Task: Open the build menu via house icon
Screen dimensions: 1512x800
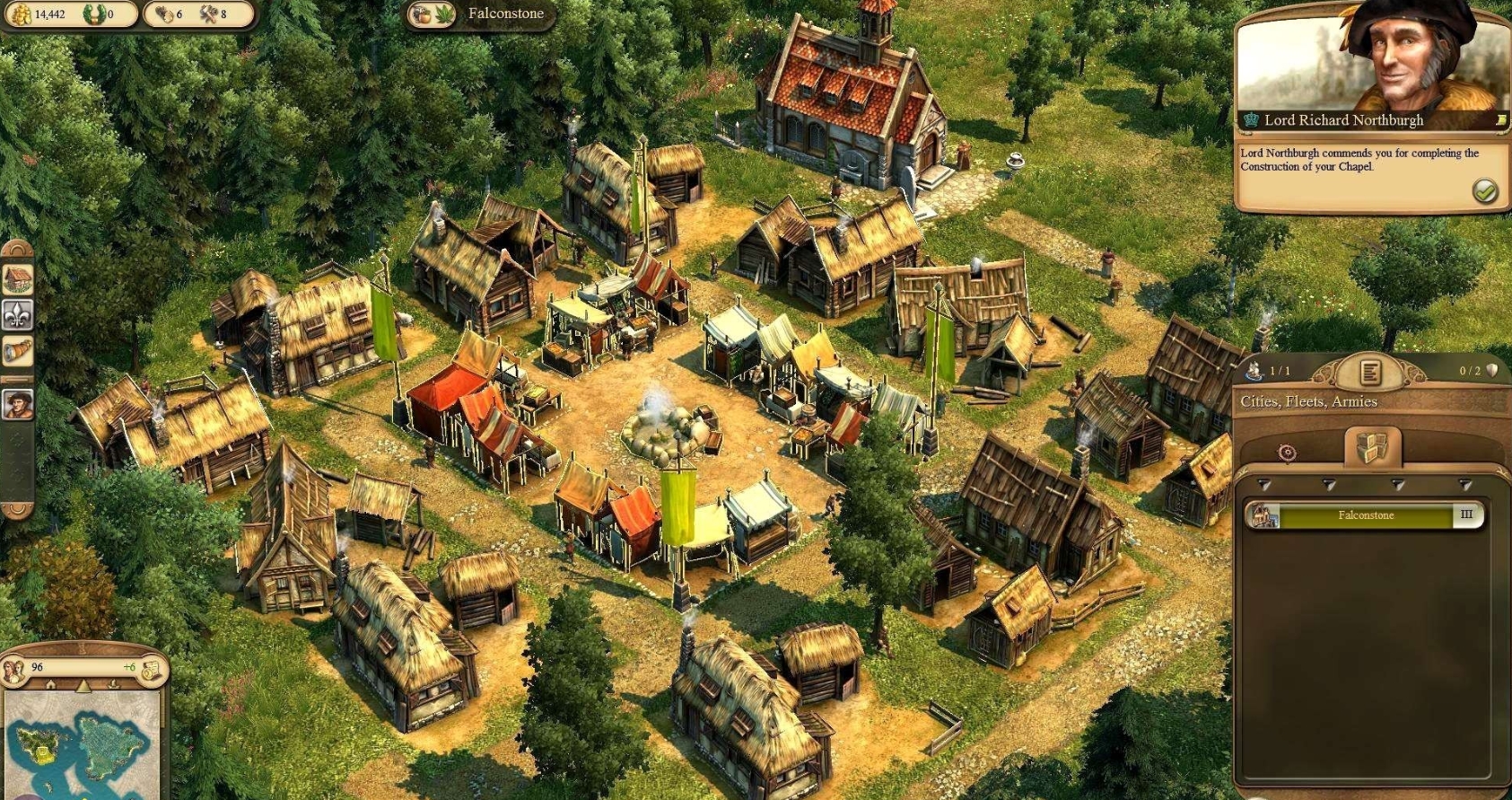Action: 15,279
